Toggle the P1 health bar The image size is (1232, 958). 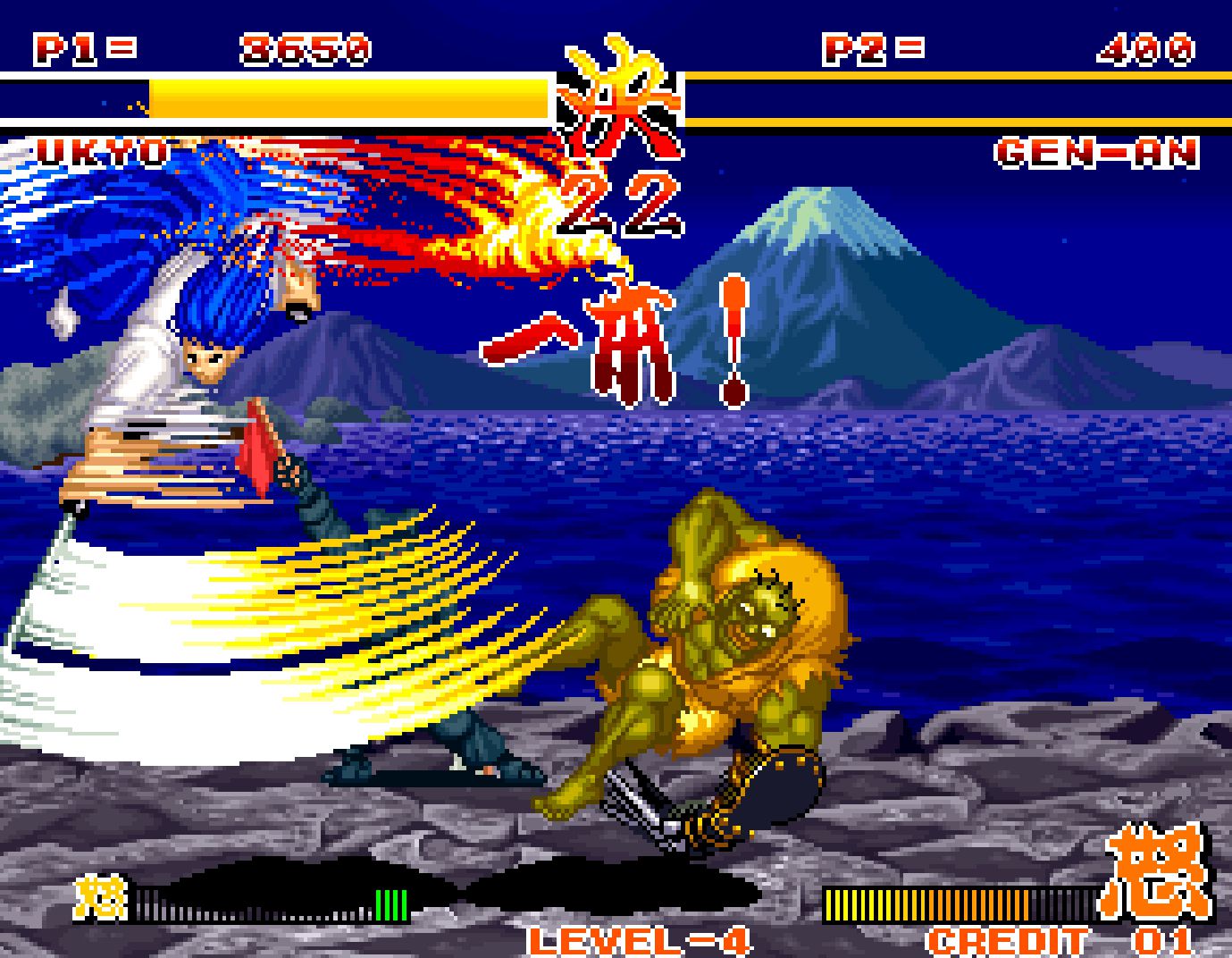pos(268,98)
